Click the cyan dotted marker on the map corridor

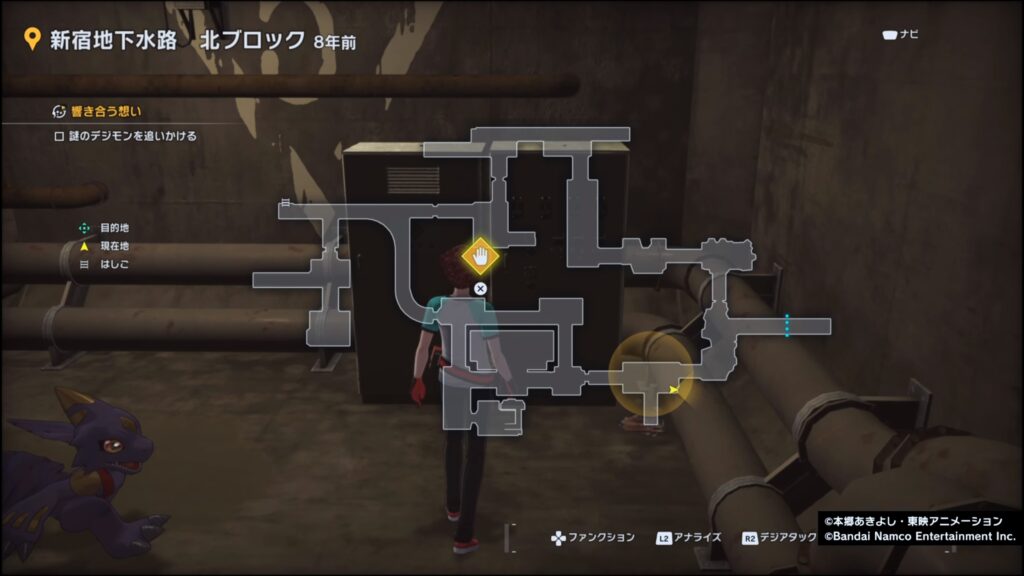787,326
